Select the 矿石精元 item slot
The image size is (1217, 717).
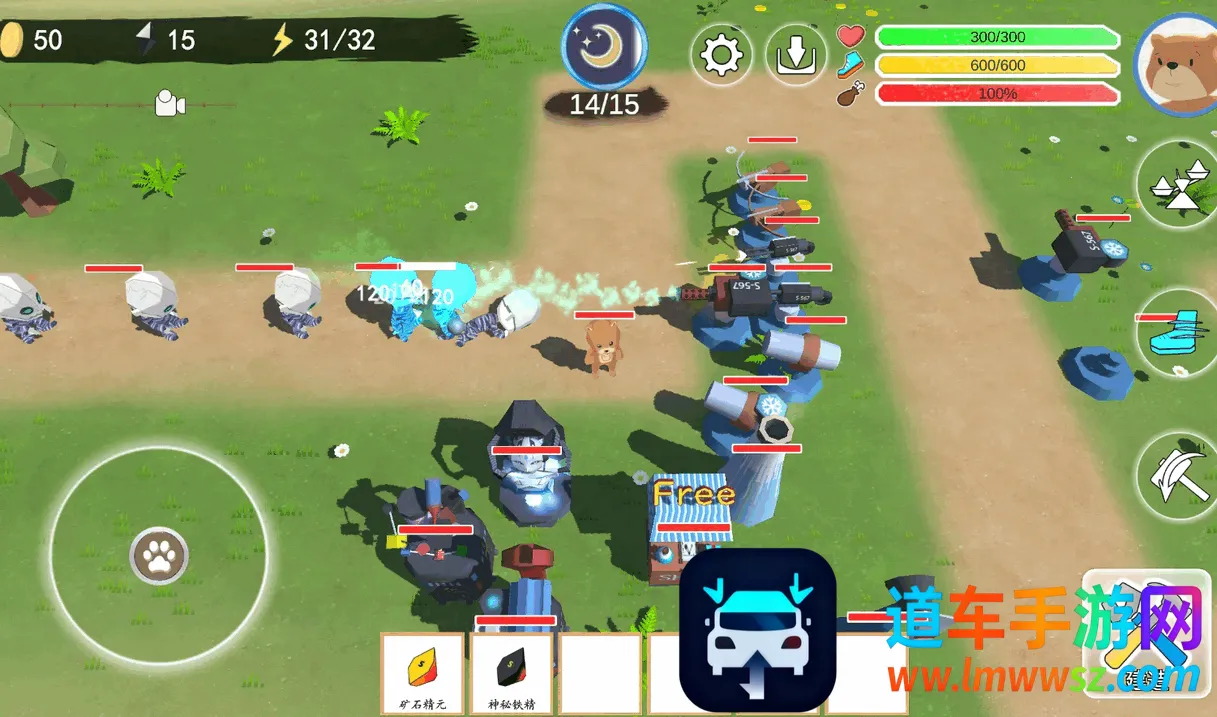point(422,674)
